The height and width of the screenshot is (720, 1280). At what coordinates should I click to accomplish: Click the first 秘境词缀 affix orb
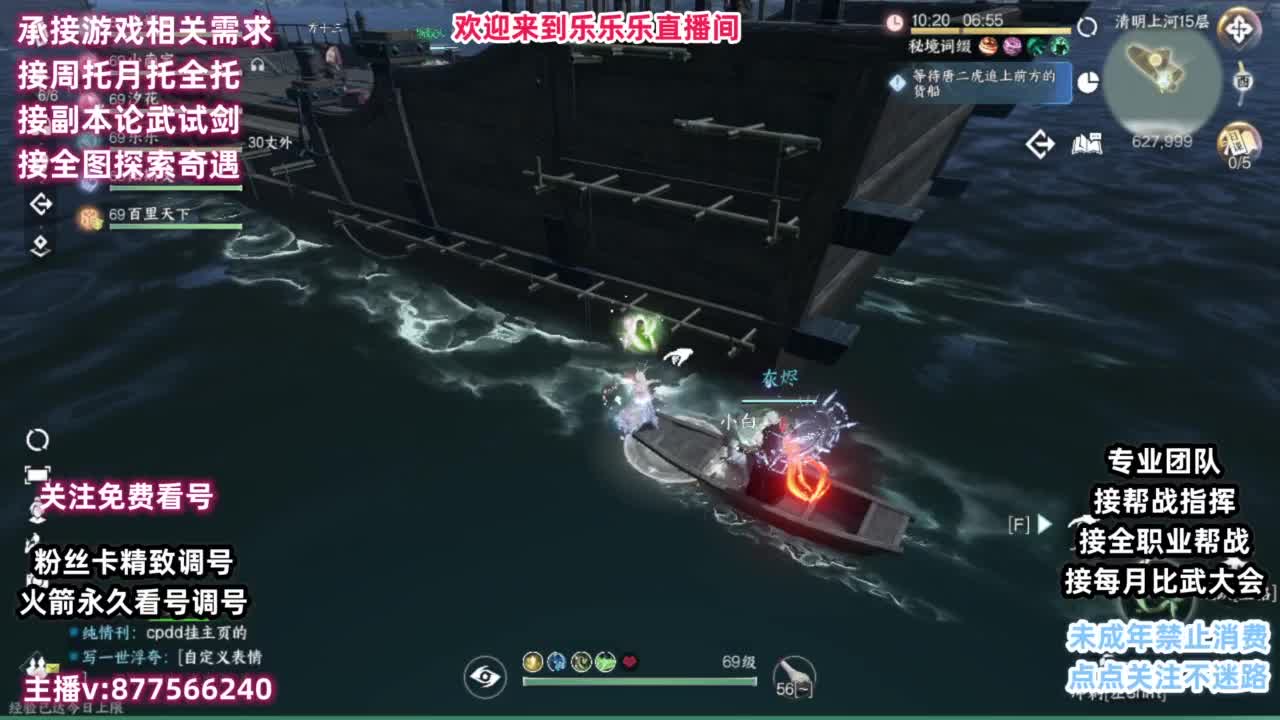click(x=988, y=45)
